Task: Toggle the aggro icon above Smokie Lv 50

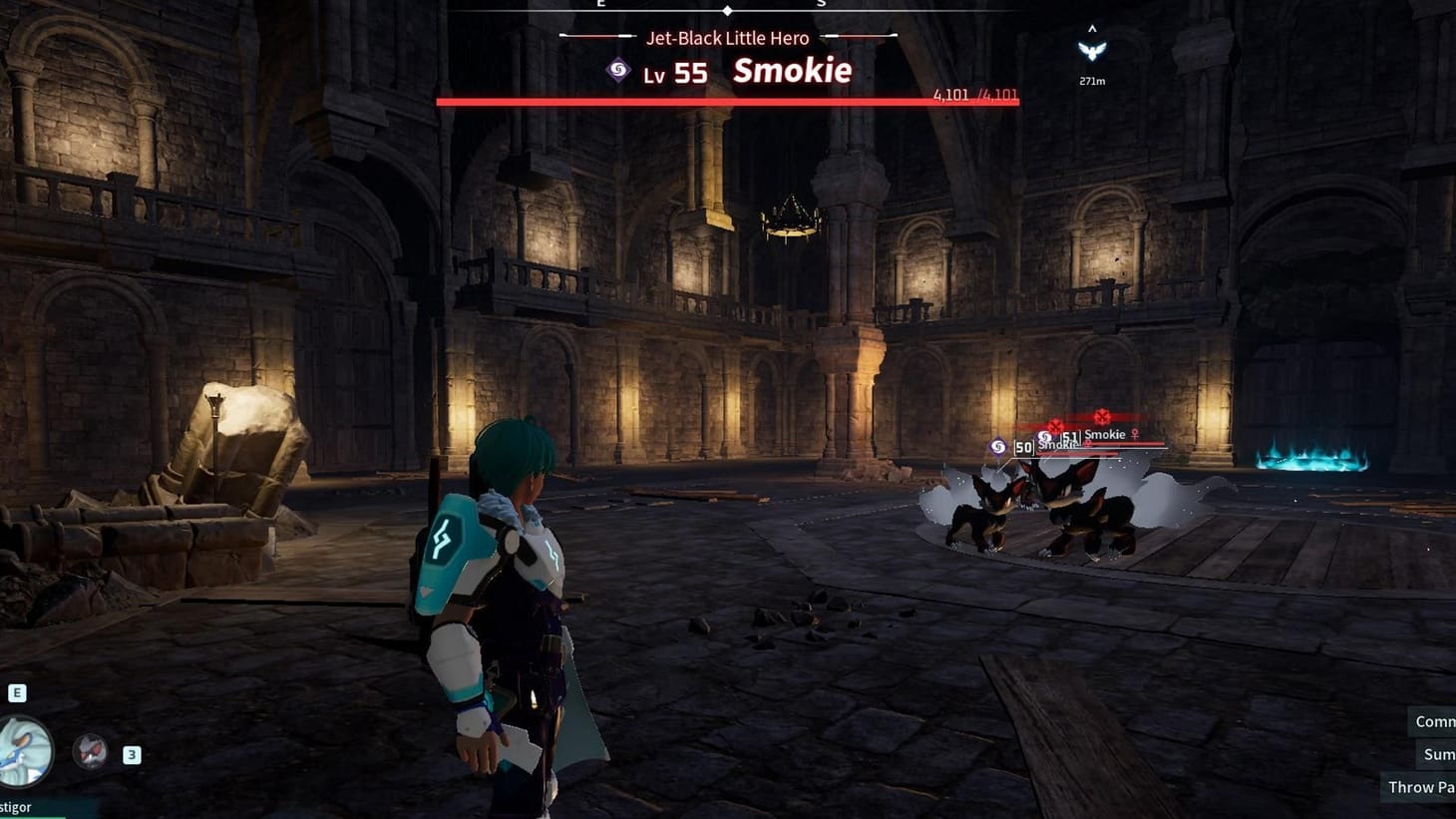Action: pos(1056,427)
